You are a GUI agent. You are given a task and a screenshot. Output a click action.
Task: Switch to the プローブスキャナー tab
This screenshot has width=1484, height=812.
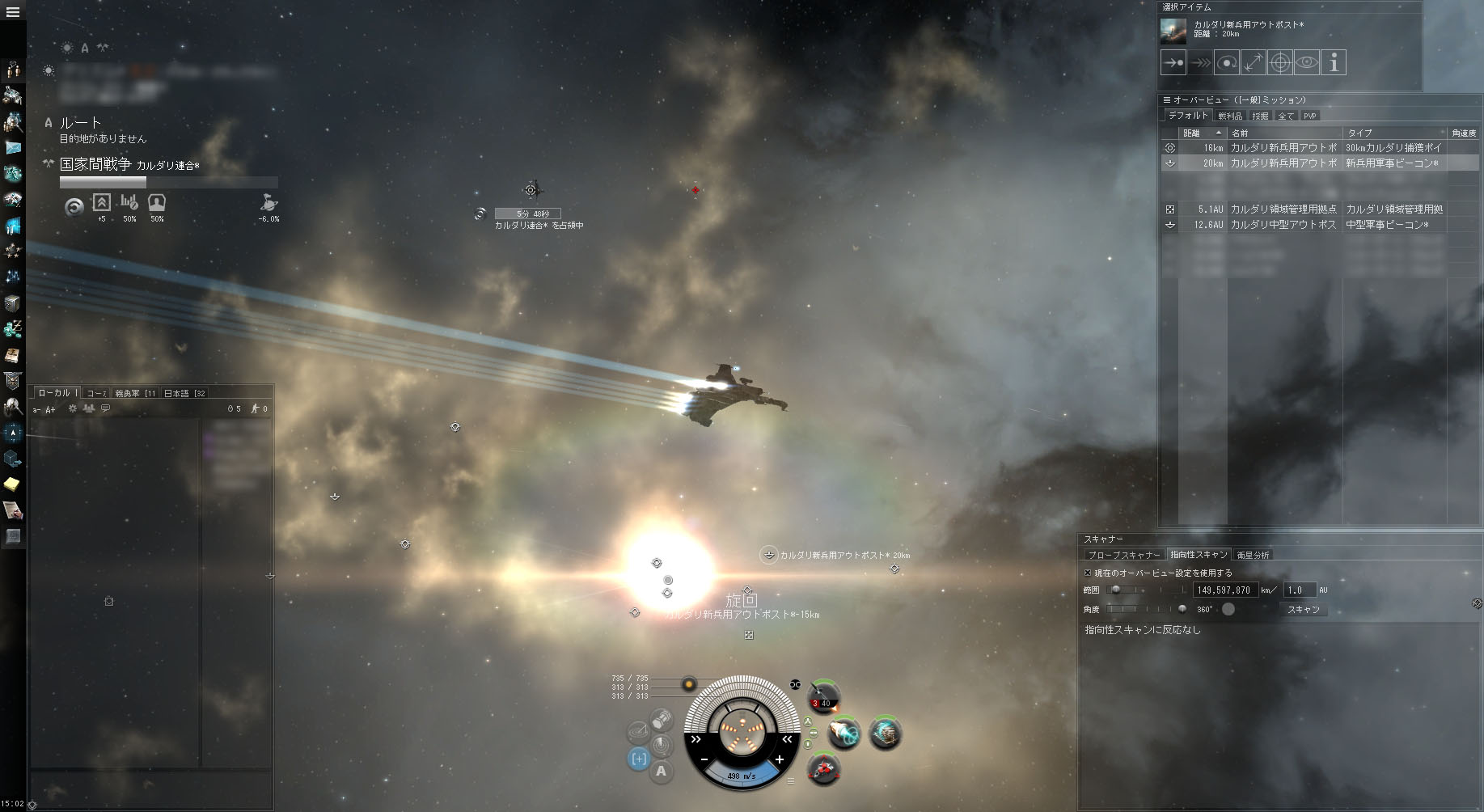click(x=1124, y=555)
